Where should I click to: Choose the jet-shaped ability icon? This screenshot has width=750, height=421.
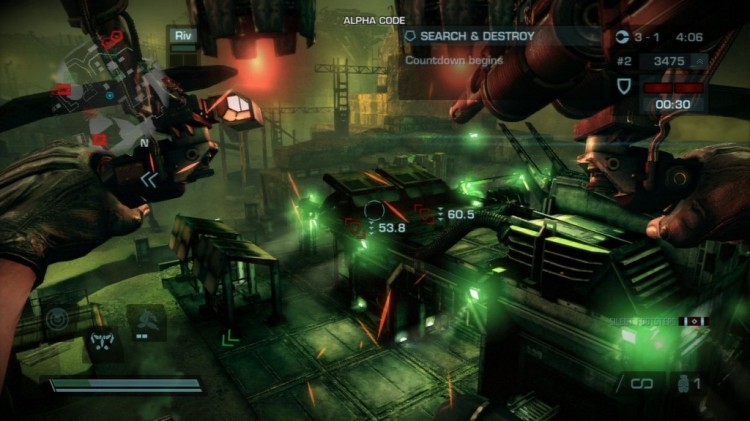(144, 320)
